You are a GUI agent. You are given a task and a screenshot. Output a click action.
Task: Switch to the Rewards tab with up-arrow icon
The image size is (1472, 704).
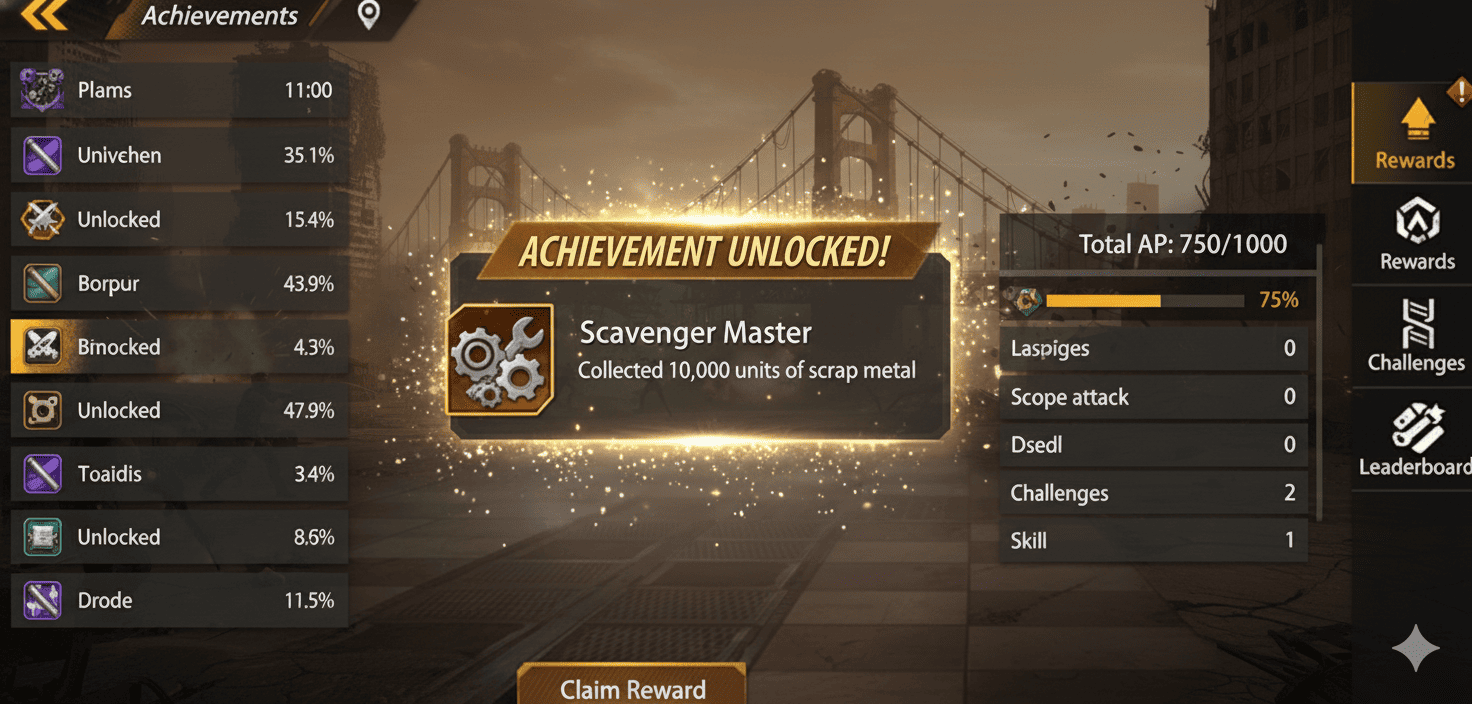tap(1414, 134)
